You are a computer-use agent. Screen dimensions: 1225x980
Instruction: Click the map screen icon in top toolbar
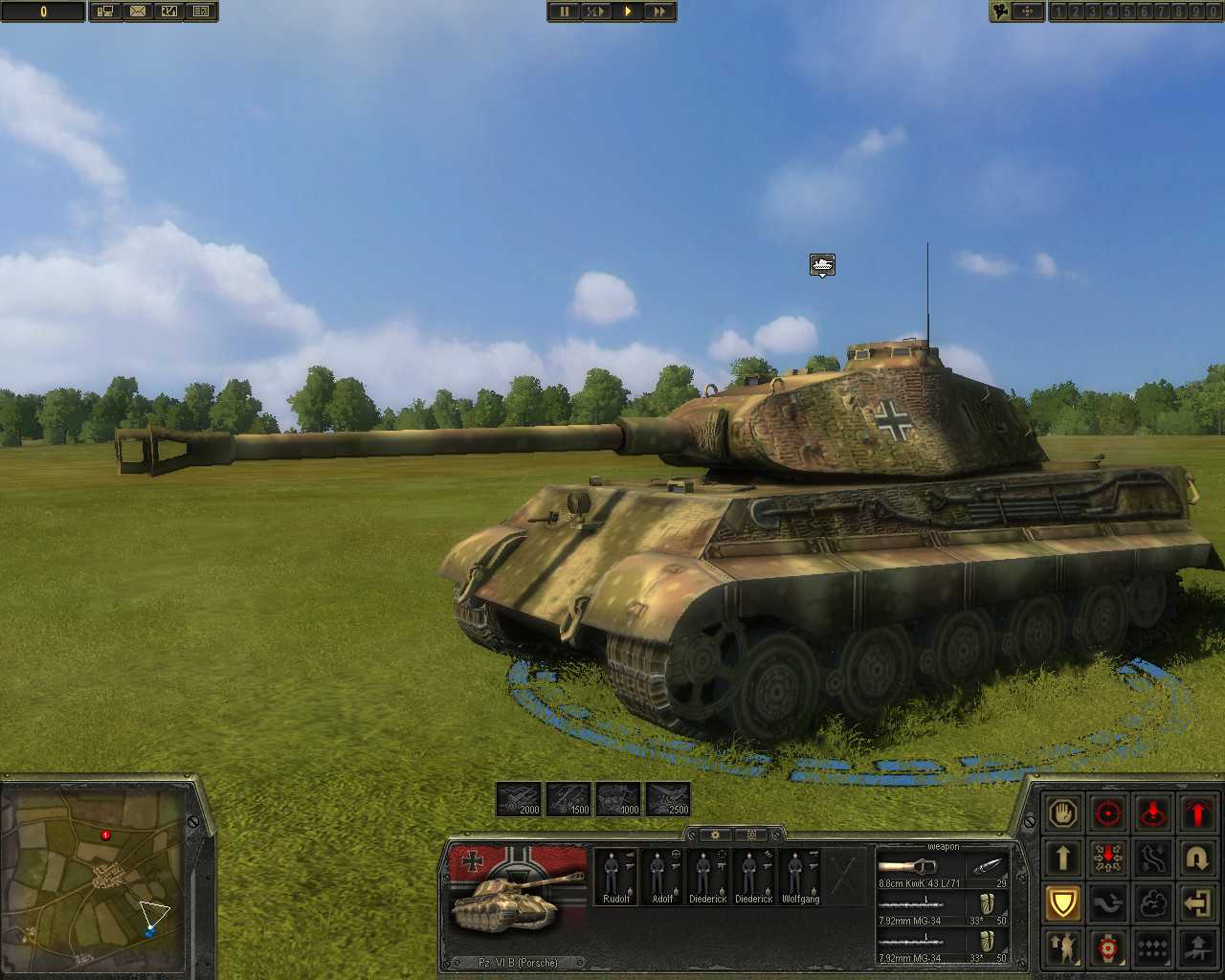105,11
